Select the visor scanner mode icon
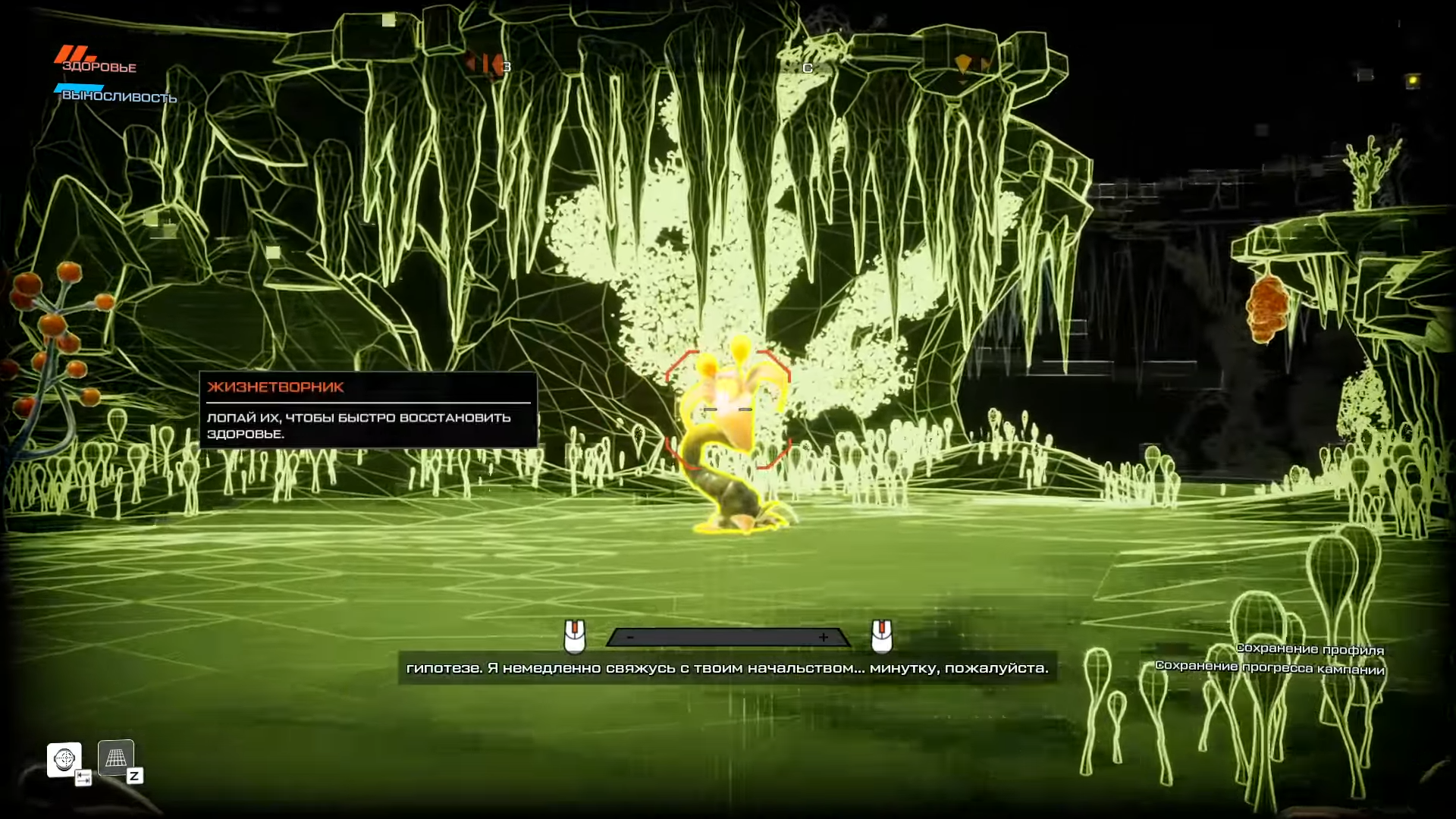1456x819 pixels. pos(64,759)
